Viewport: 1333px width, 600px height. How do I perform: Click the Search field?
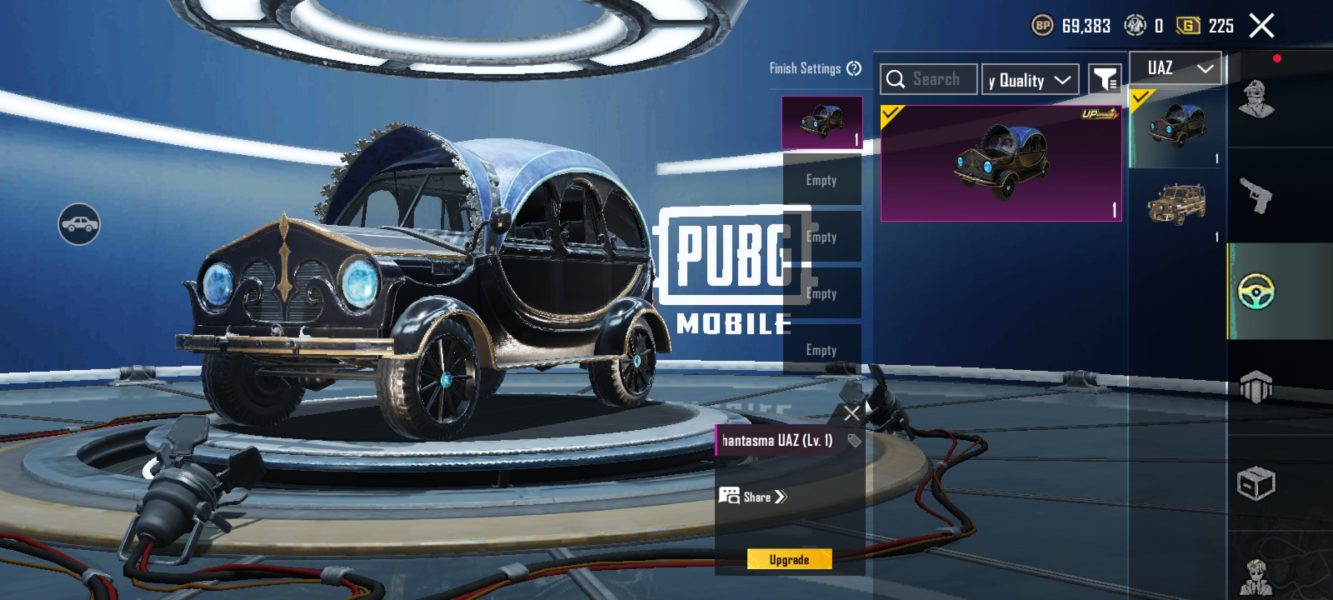(929, 80)
